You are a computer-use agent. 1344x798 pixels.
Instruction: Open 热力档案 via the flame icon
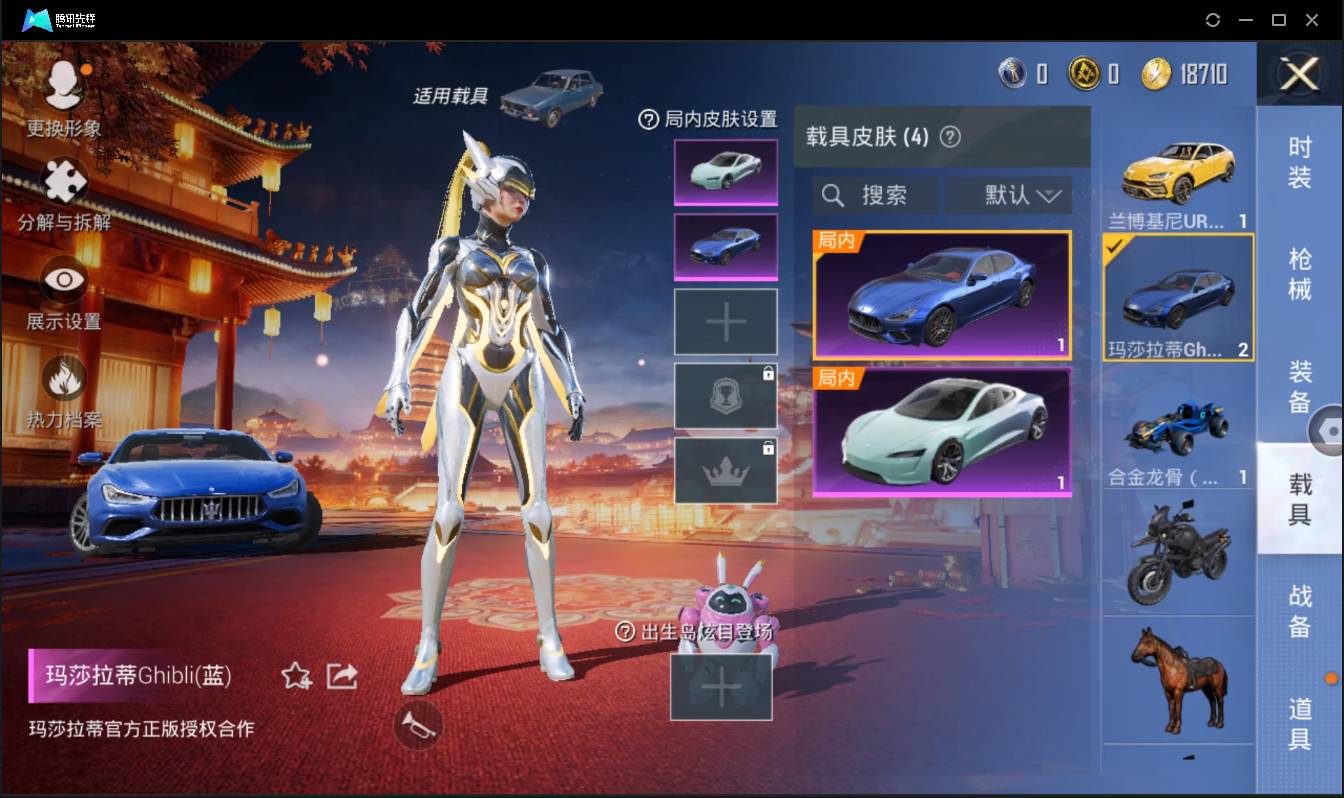[x=62, y=378]
